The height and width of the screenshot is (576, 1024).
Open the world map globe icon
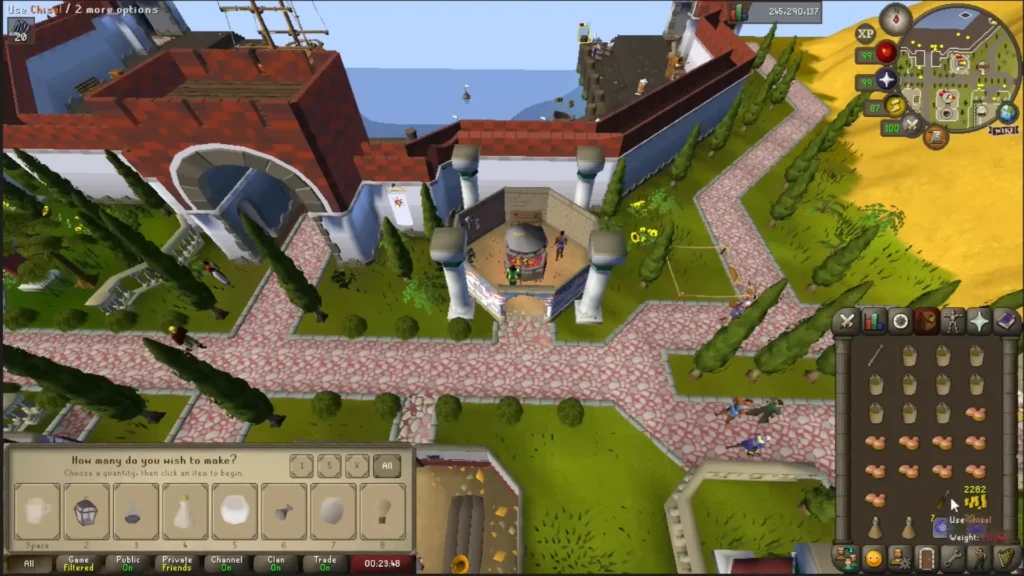[x=1006, y=111]
